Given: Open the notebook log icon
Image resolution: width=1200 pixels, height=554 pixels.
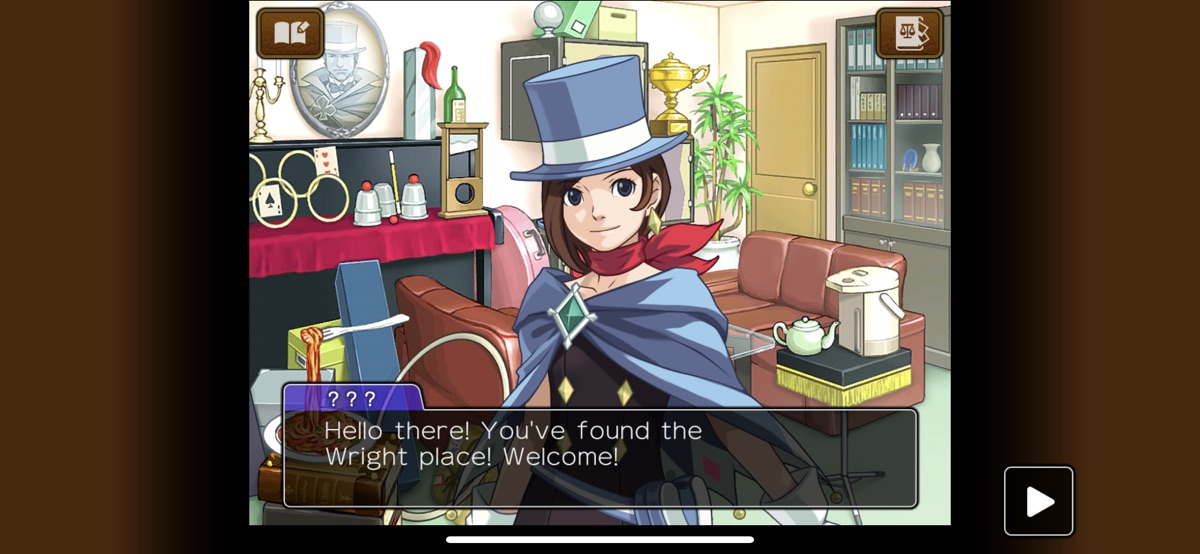Looking at the screenshot, I should [290, 34].
